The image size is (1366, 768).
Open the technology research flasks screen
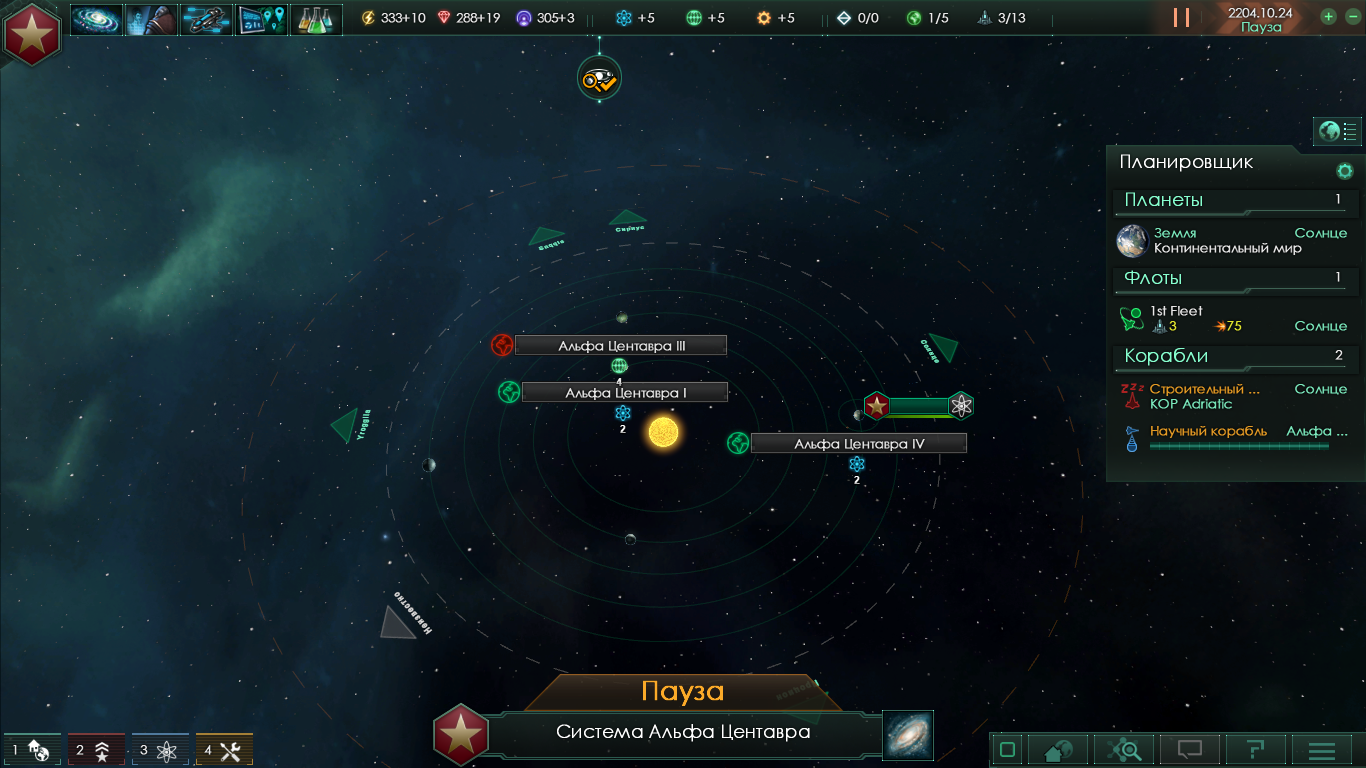pyautogui.click(x=316, y=19)
